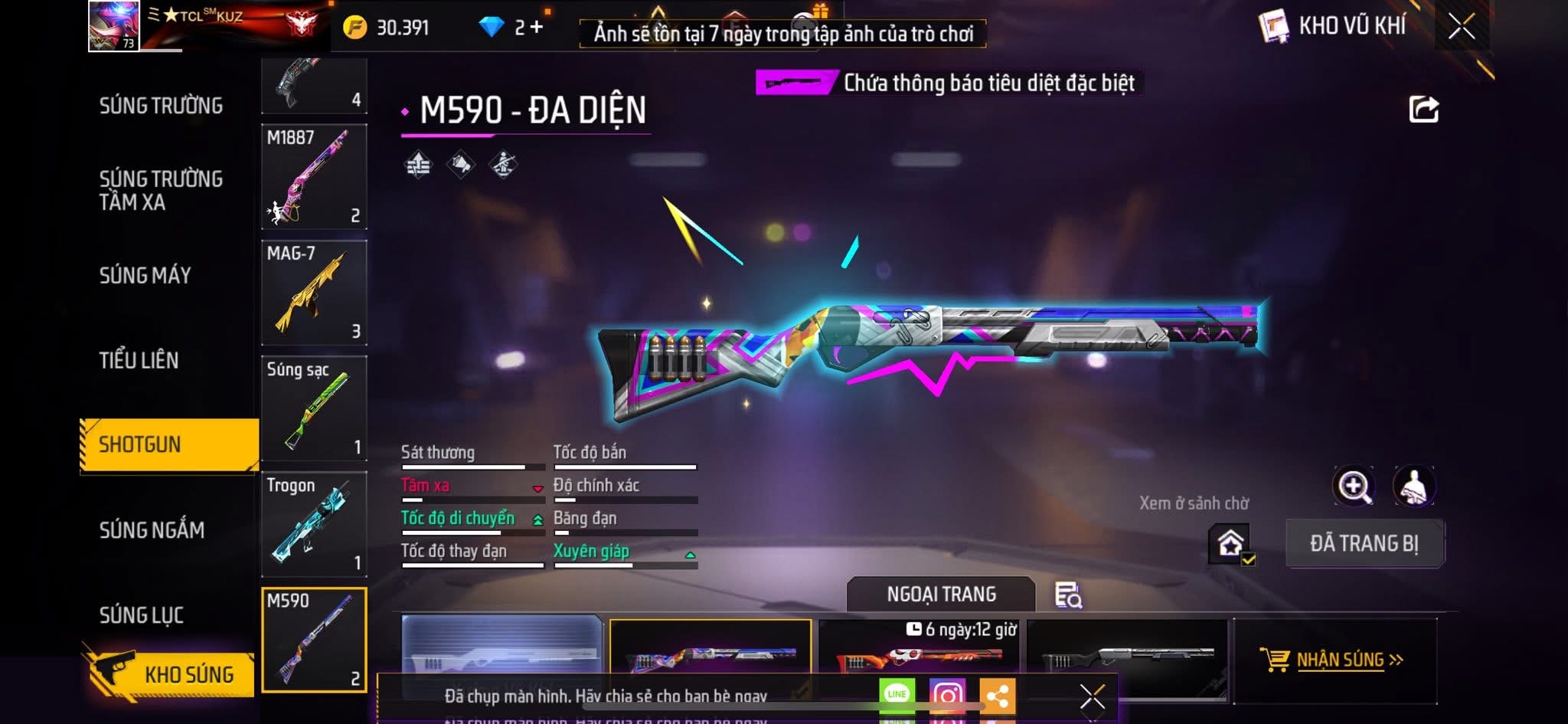
Task: Select the Súng Máy category
Action: tap(145, 275)
